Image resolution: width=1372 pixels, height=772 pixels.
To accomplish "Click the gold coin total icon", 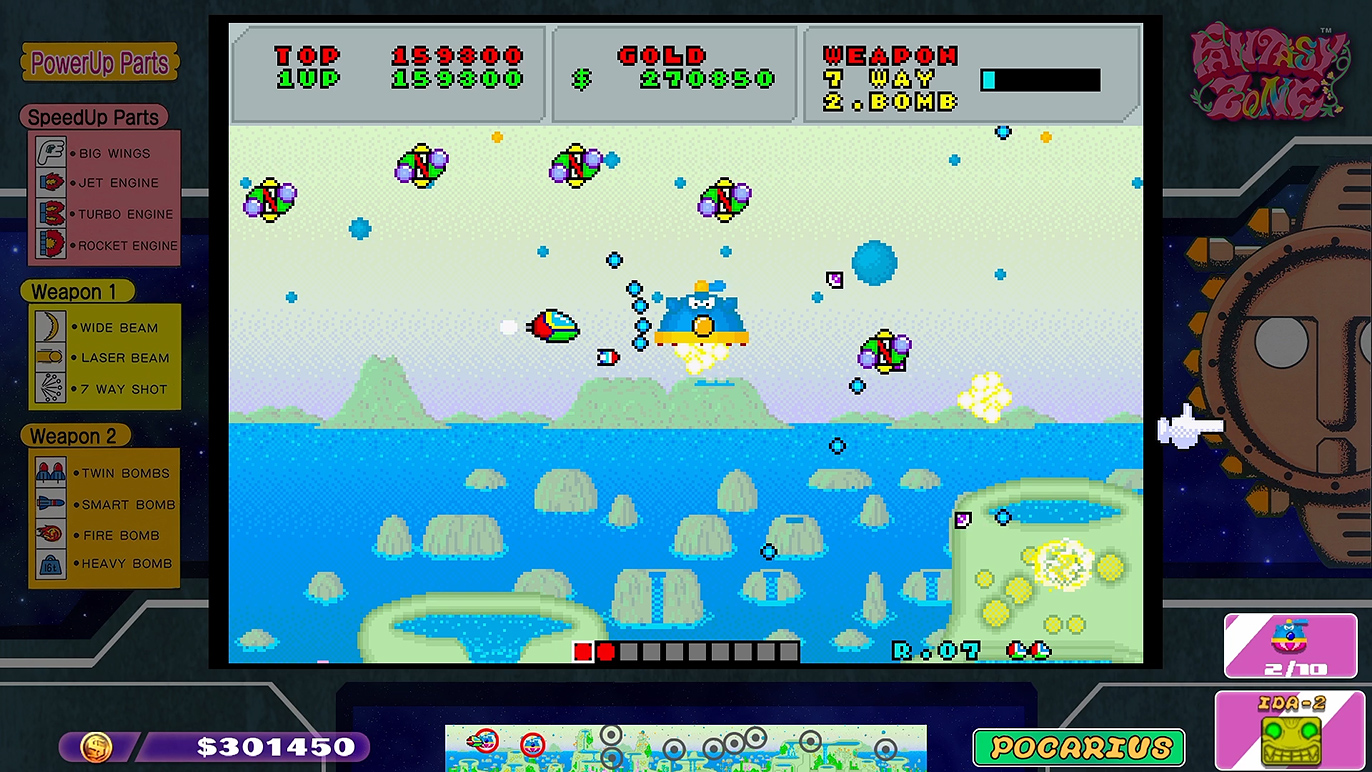I will [x=96, y=746].
